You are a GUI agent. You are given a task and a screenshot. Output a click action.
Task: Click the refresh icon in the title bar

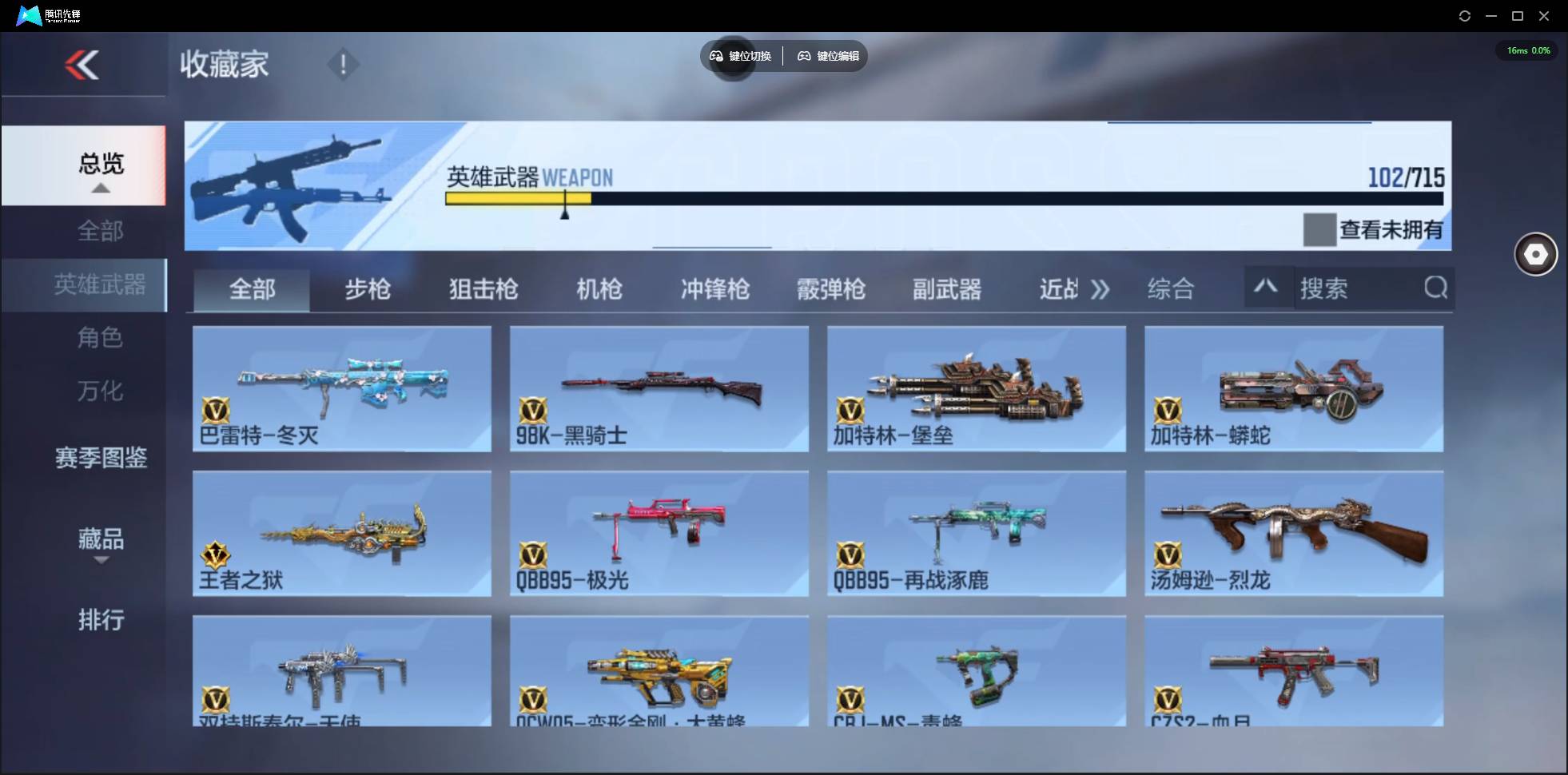[1466, 15]
